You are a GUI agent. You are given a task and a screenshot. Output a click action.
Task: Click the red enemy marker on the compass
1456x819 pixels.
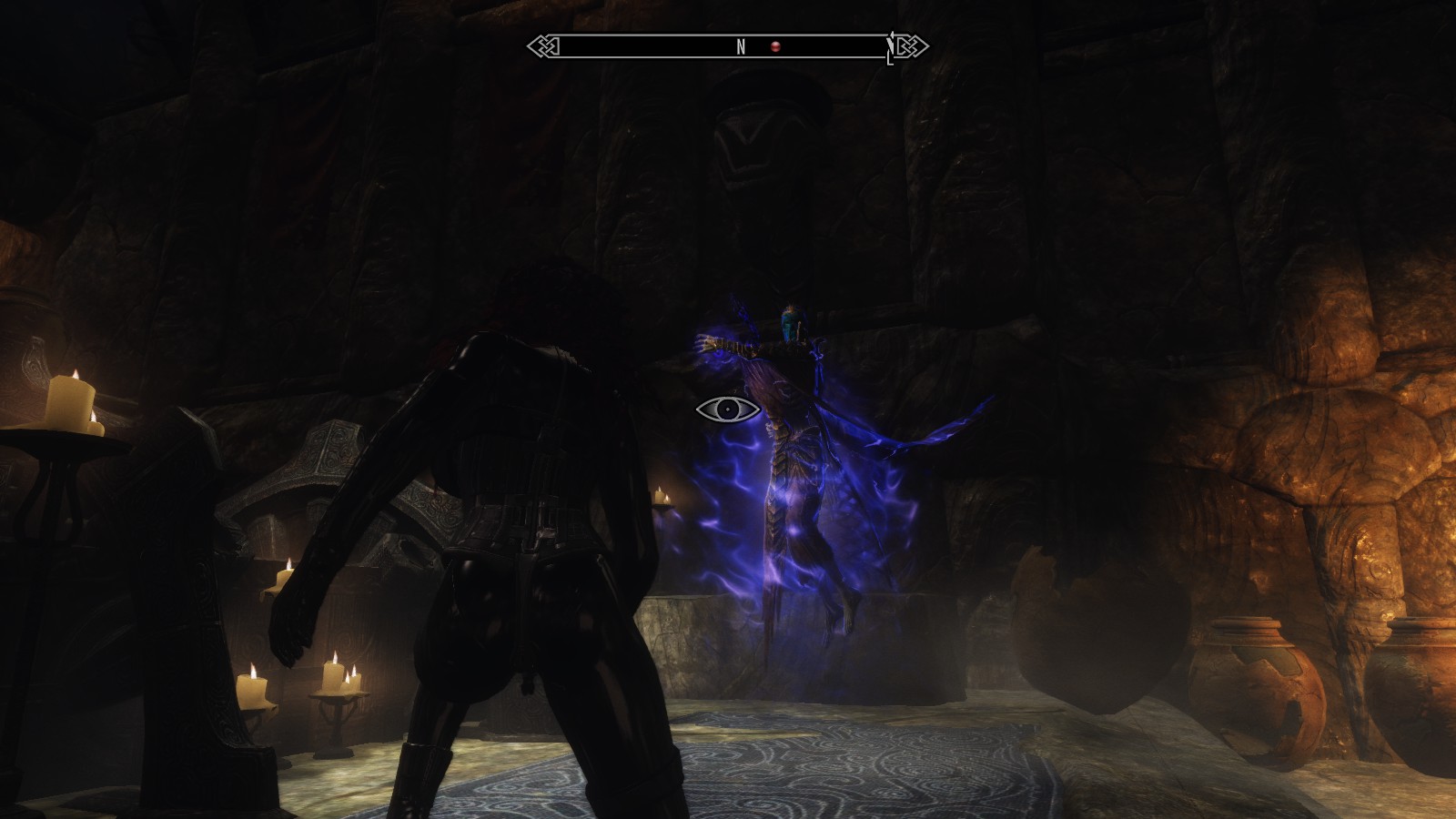click(x=775, y=46)
